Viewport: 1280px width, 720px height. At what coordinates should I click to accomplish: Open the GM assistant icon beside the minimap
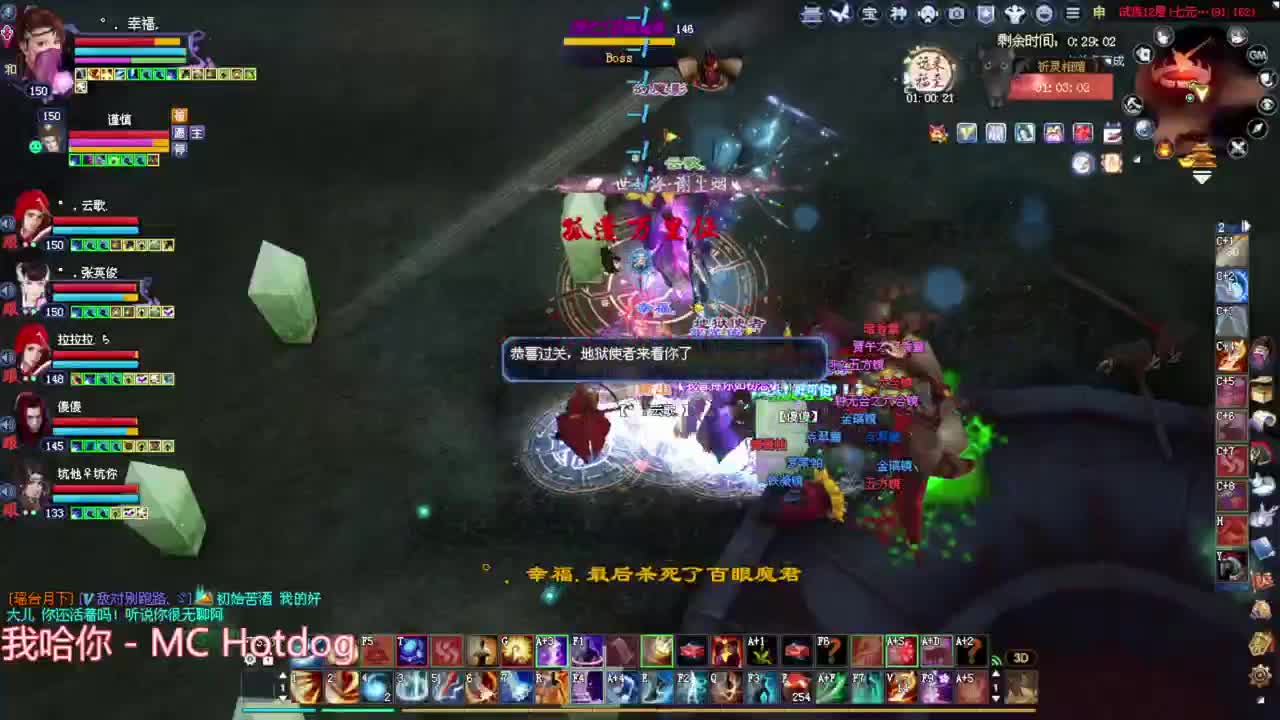[x=1258, y=56]
